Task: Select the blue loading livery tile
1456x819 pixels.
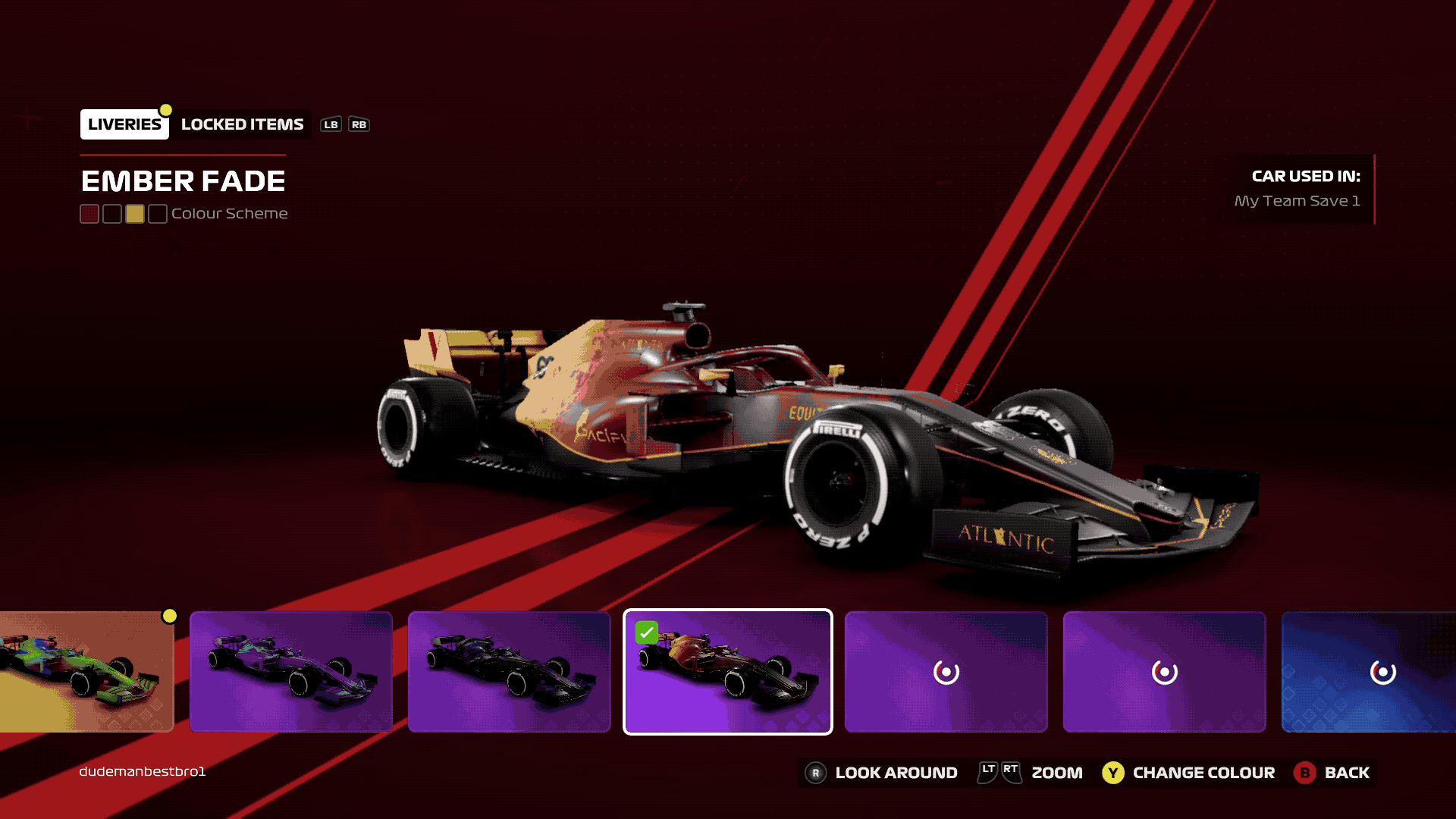Action: 1368,672
